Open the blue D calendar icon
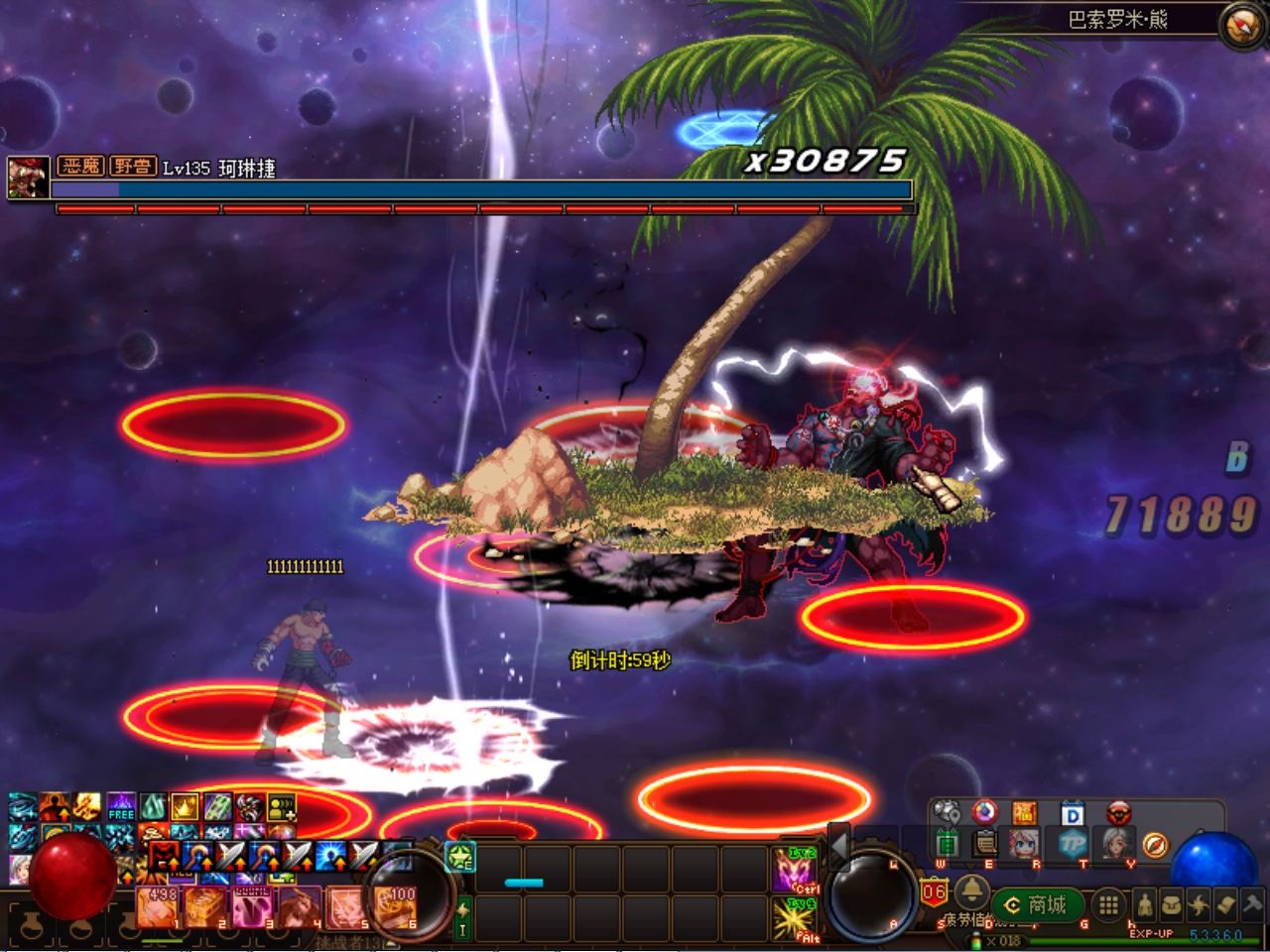This screenshot has height=952, width=1270. point(1073,814)
